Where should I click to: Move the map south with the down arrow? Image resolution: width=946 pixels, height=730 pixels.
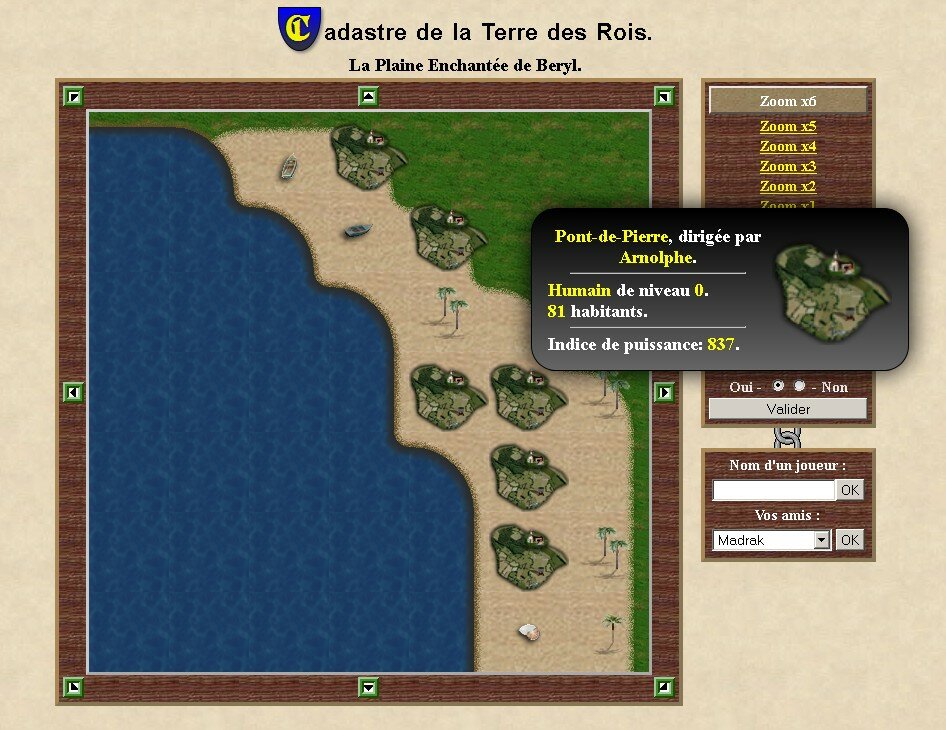[x=369, y=687]
